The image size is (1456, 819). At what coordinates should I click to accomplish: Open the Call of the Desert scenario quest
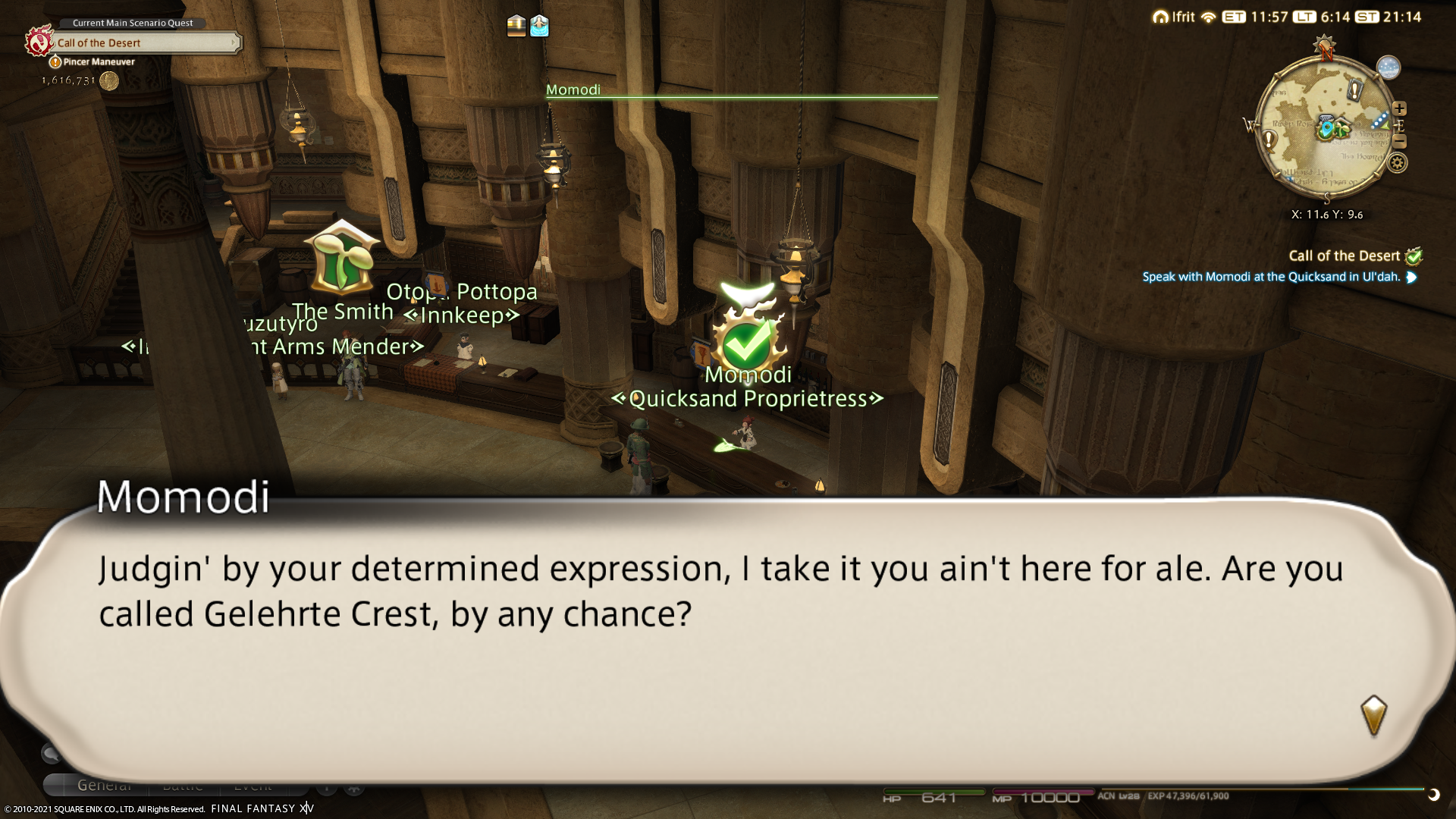click(x=144, y=43)
